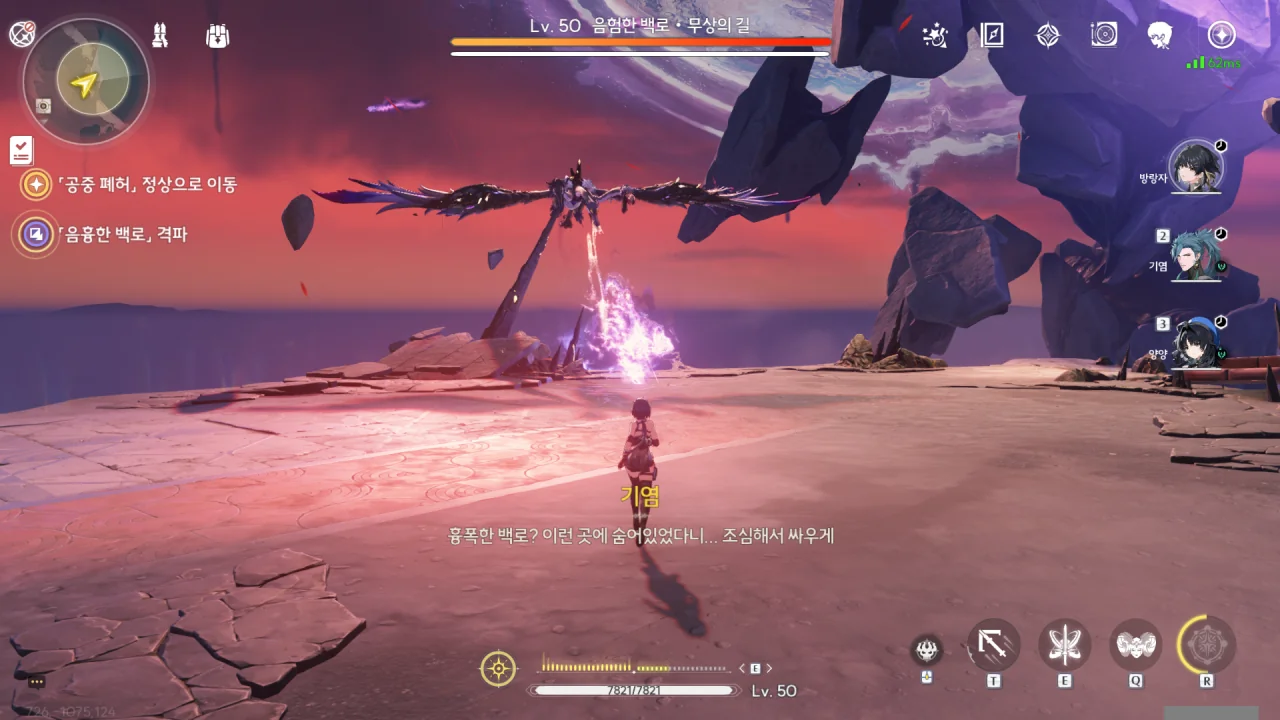Viewport: 1280px width, 720px height.
Task: Switch to party member 양양
Action: point(1197,343)
